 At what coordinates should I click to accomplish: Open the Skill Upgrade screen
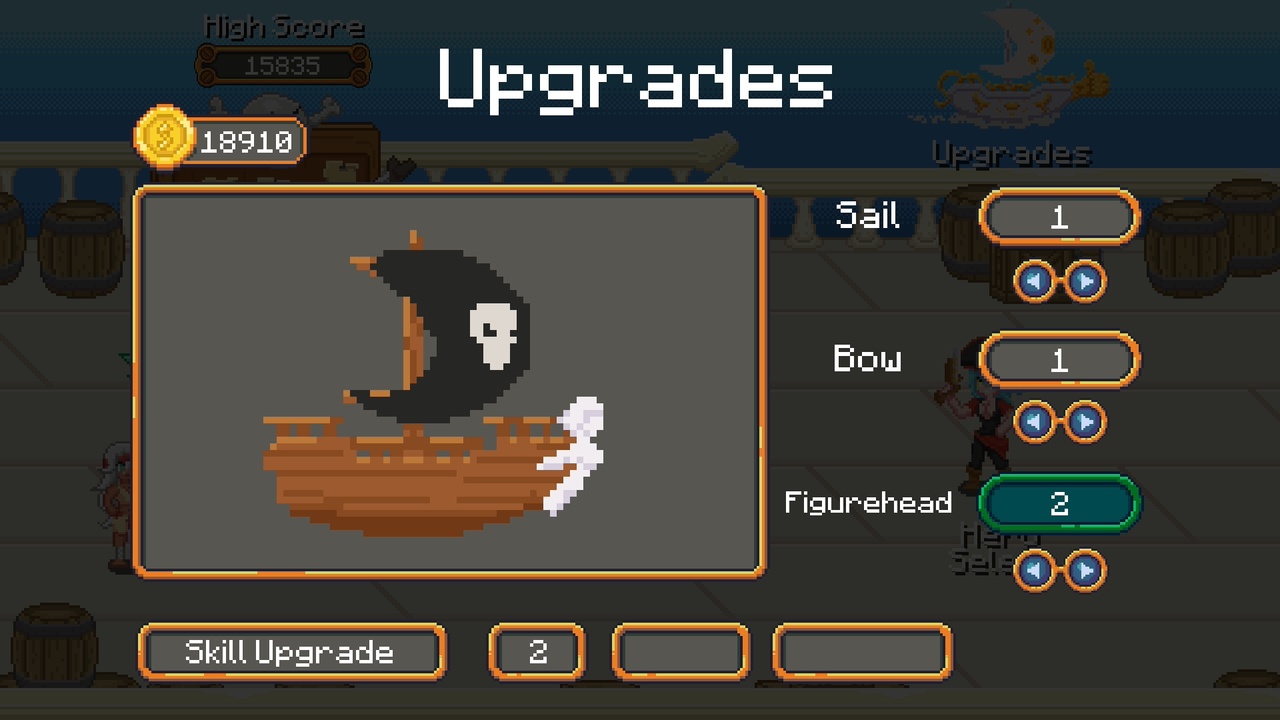tap(292, 651)
